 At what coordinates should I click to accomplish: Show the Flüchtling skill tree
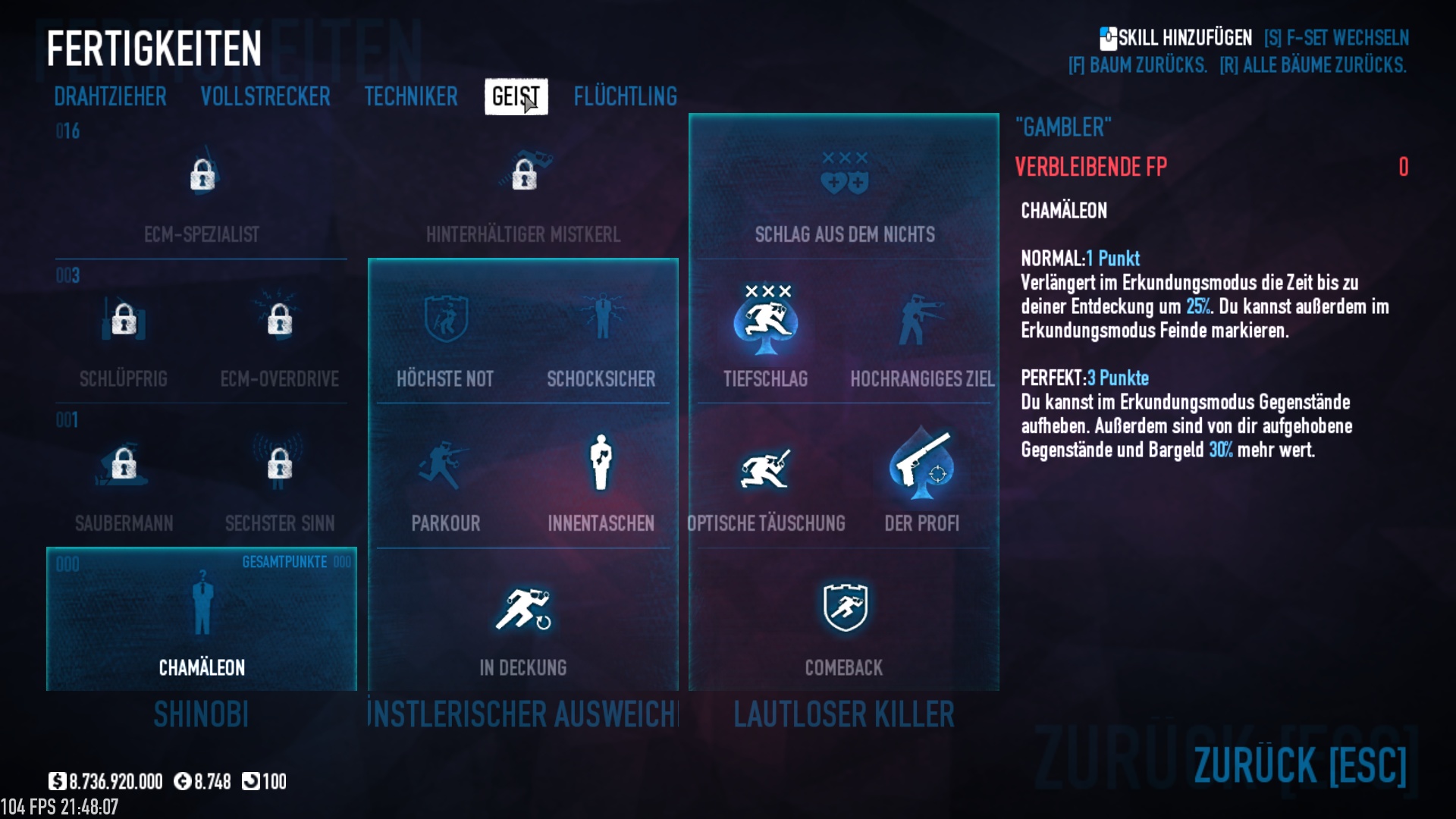pyautogui.click(x=625, y=96)
